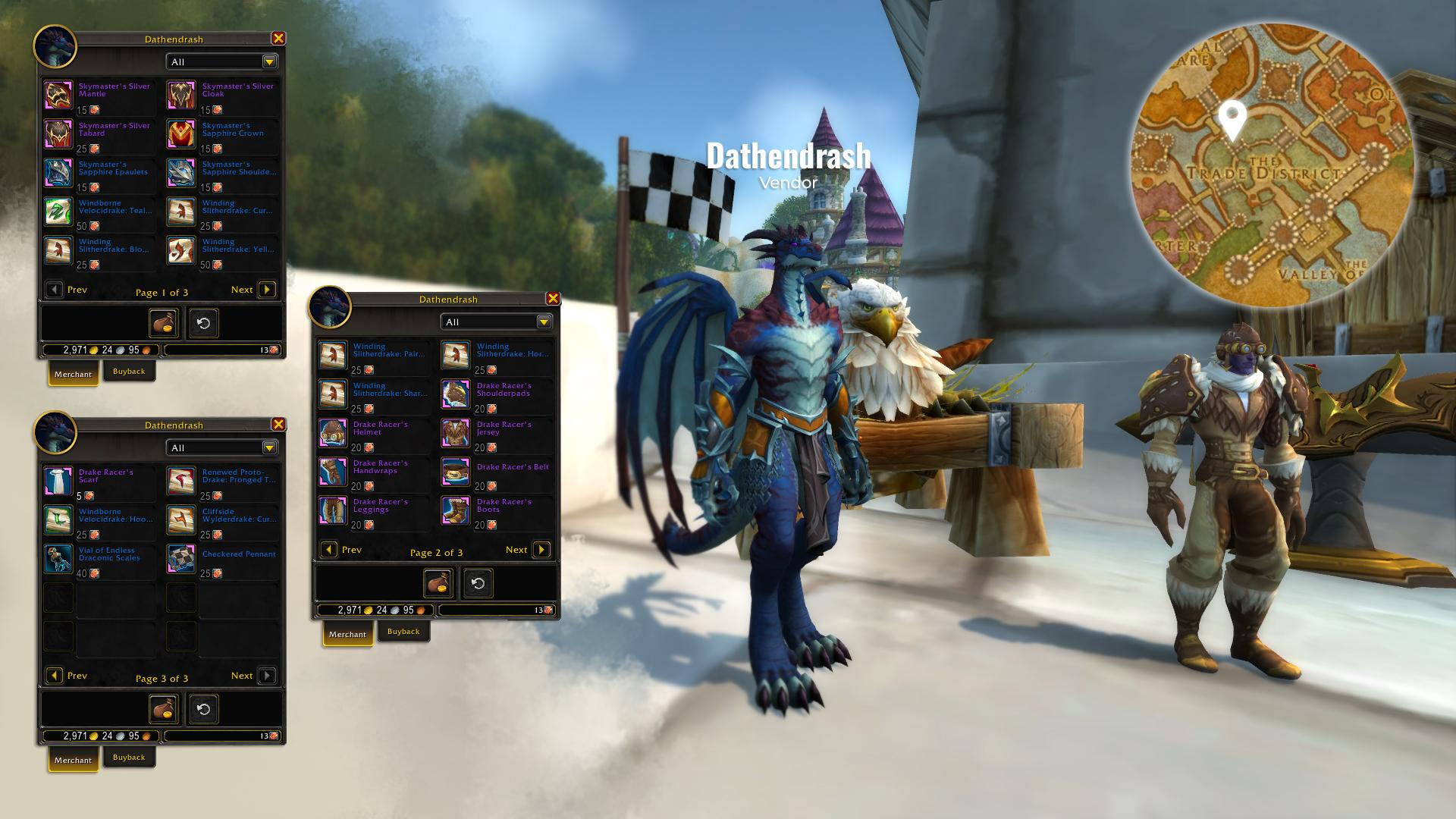Choose Skymaster's Sapphire Crown in the shop
This screenshot has width=1456, height=819.
(181, 134)
